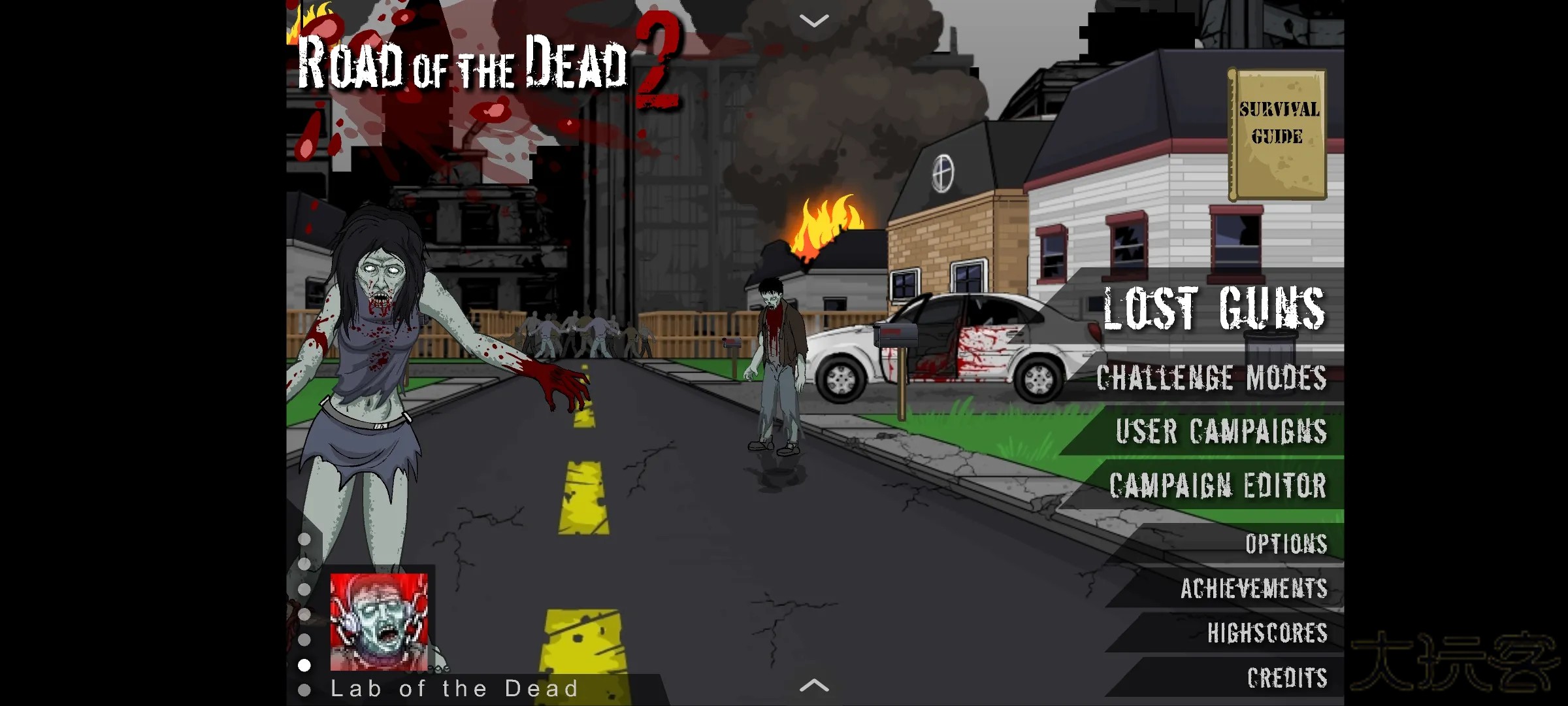Start the Lost Guns mode
Image resolution: width=1568 pixels, height=706 pixels.
pyautogui.click(x=1214, y=309)
